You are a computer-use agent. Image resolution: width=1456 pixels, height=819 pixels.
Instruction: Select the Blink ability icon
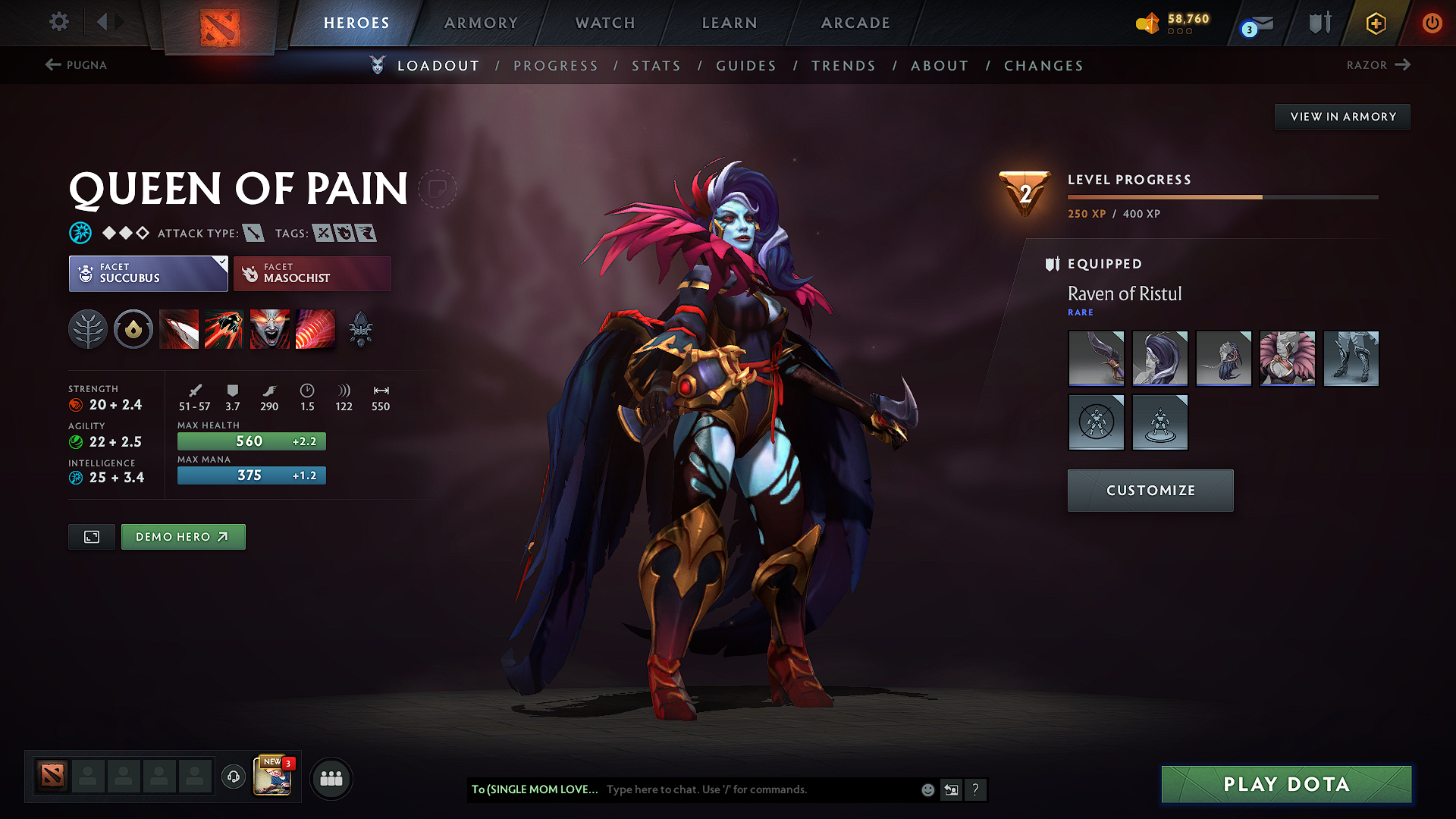[224, 328]
